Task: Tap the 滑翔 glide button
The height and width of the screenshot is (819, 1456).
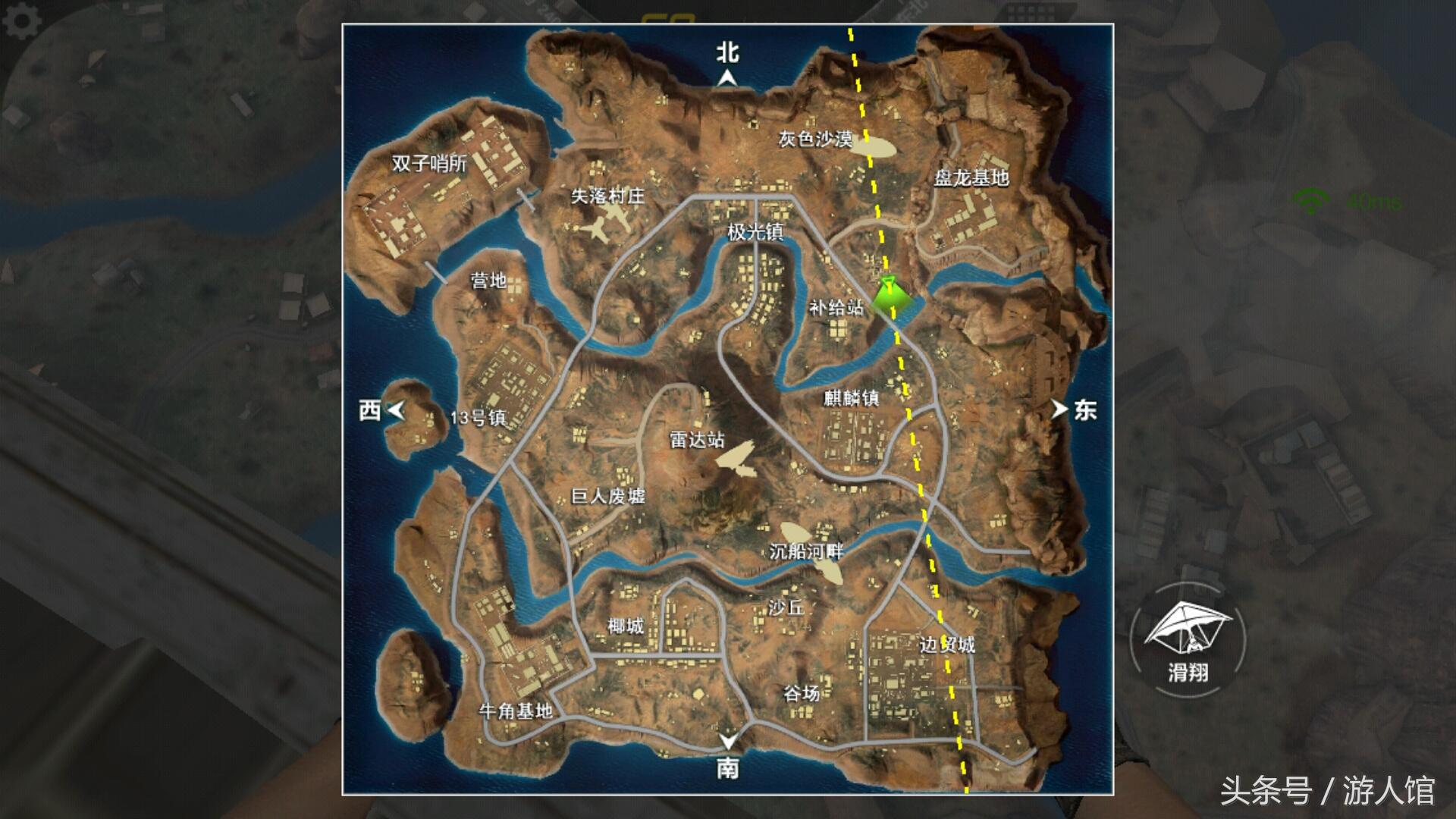Action: (1188, 639)
